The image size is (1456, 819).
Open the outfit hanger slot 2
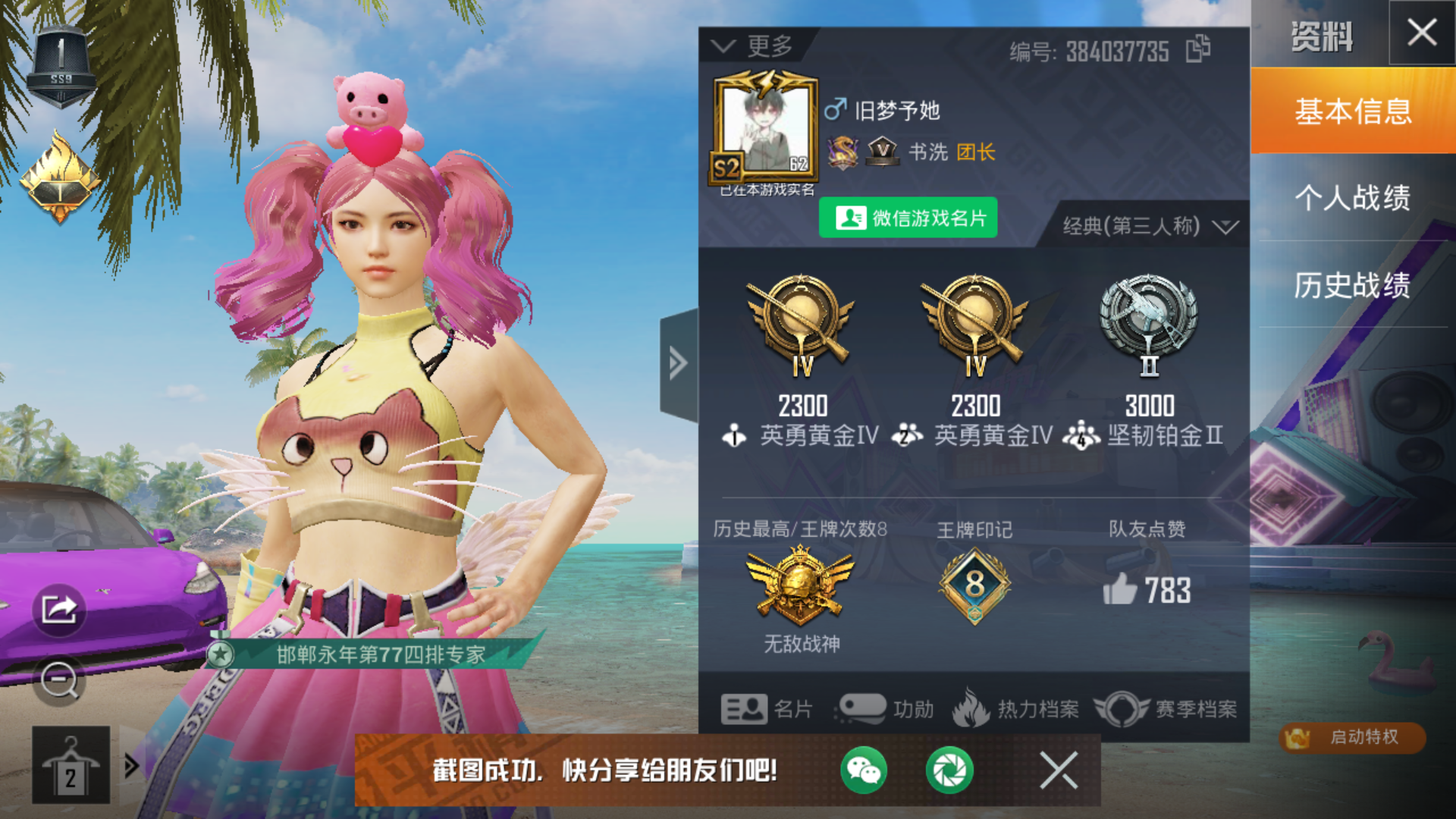(71, 764)
